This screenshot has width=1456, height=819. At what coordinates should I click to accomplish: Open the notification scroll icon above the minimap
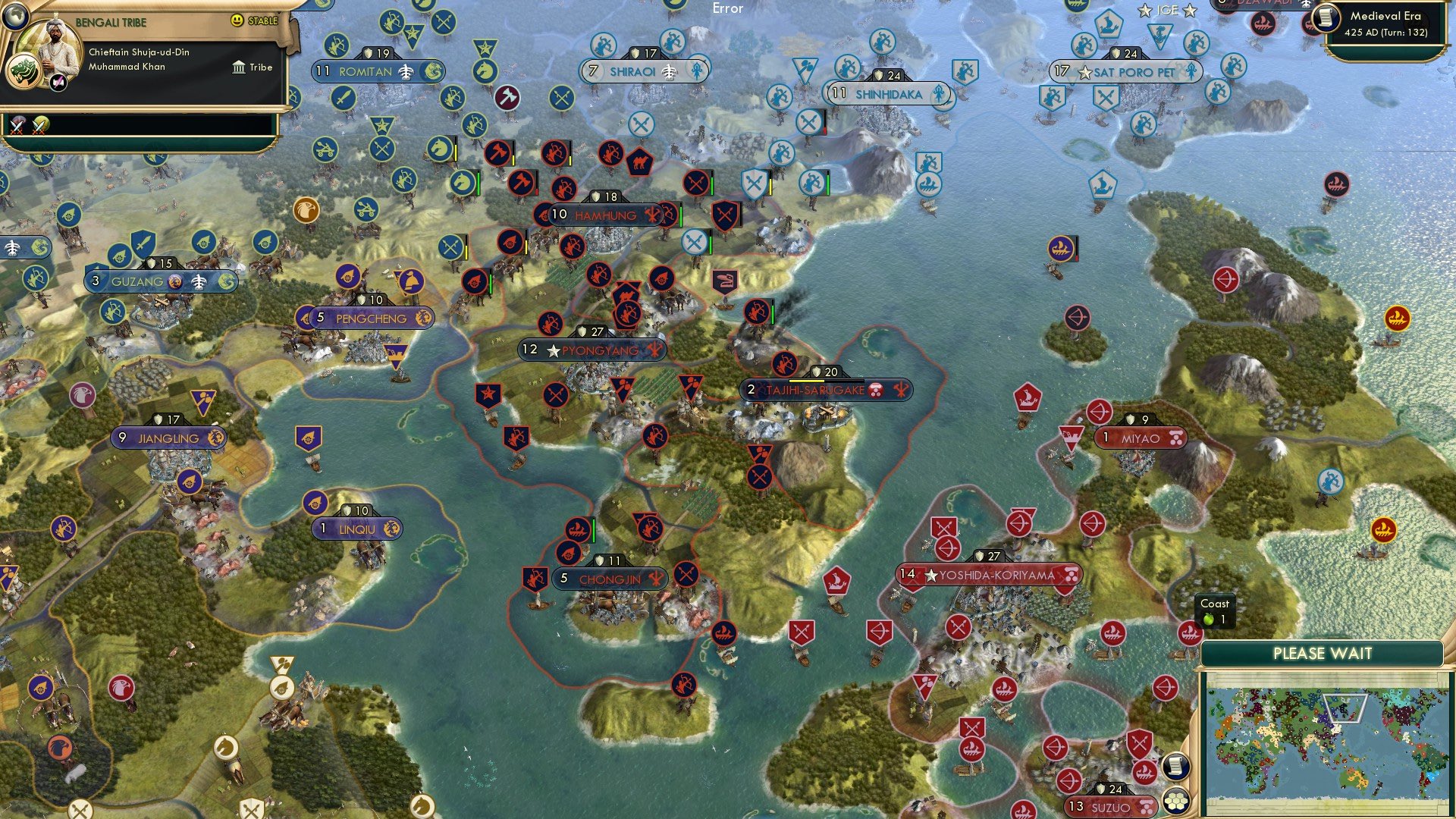pyautogui.click(x=1175, y=768)
